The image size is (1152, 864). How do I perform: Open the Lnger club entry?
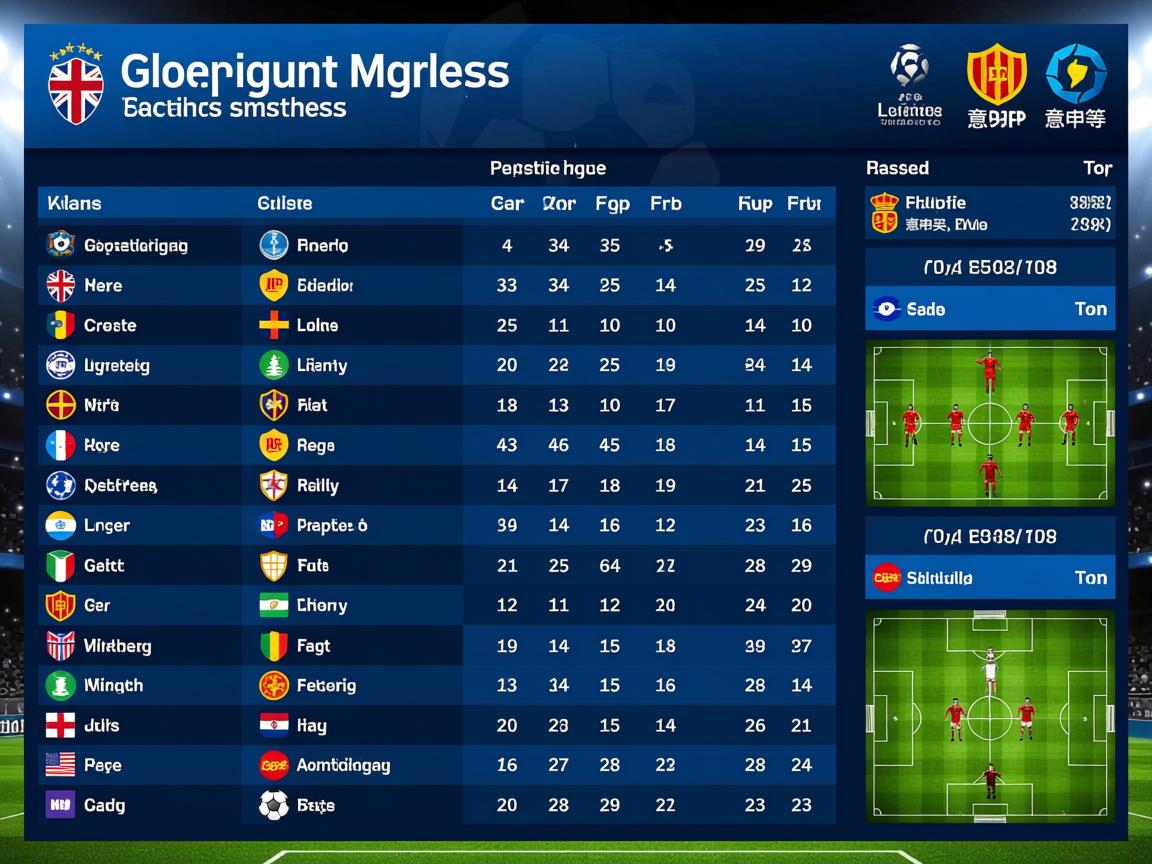pos(107,526)
